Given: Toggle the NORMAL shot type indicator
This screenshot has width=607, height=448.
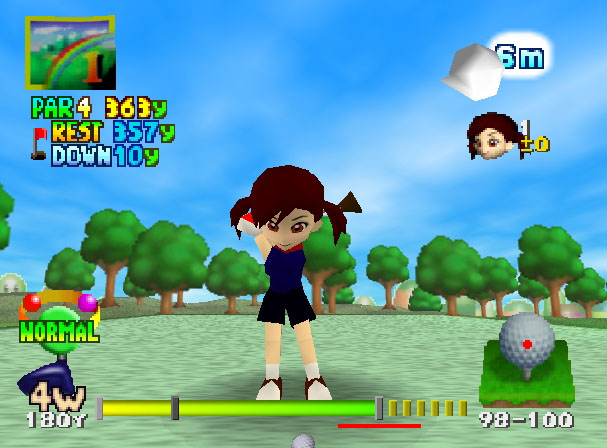Looking at the screenshot, I should click(x=59, y=329).
